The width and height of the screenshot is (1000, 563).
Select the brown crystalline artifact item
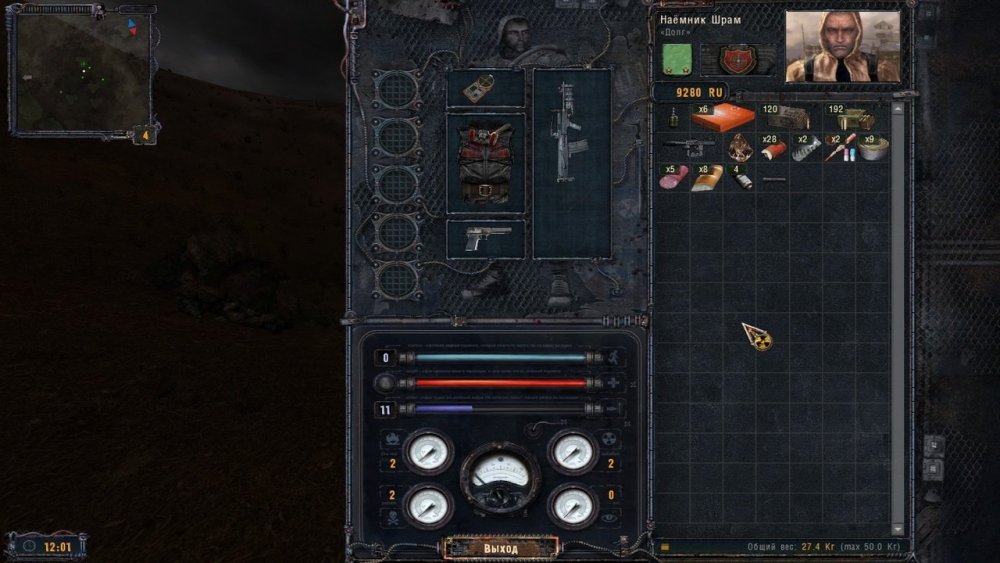tap(739, 148)
